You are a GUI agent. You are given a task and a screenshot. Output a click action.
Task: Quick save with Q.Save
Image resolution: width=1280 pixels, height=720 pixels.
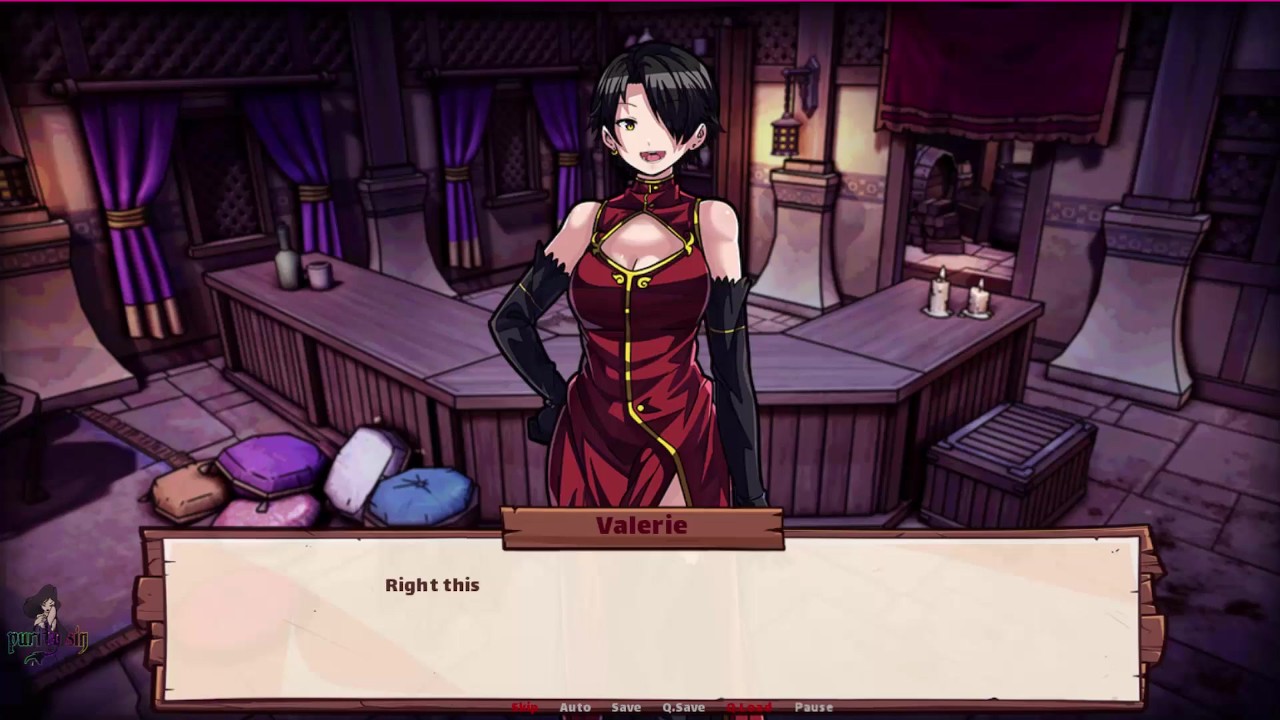(684, 708)
